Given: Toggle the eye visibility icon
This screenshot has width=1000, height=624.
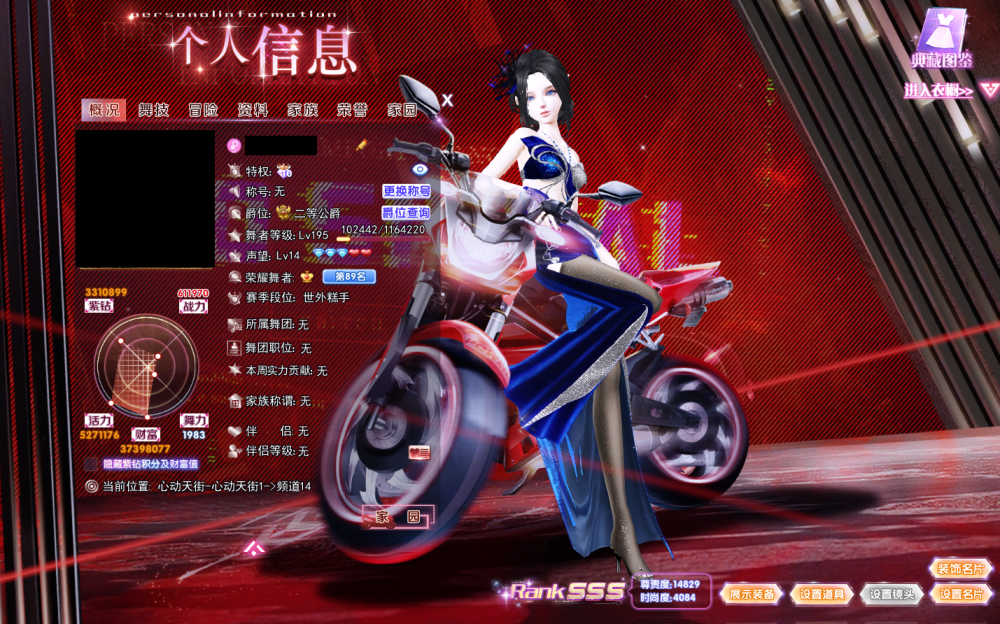Looking at the screenshot, I should coord(420,170).
